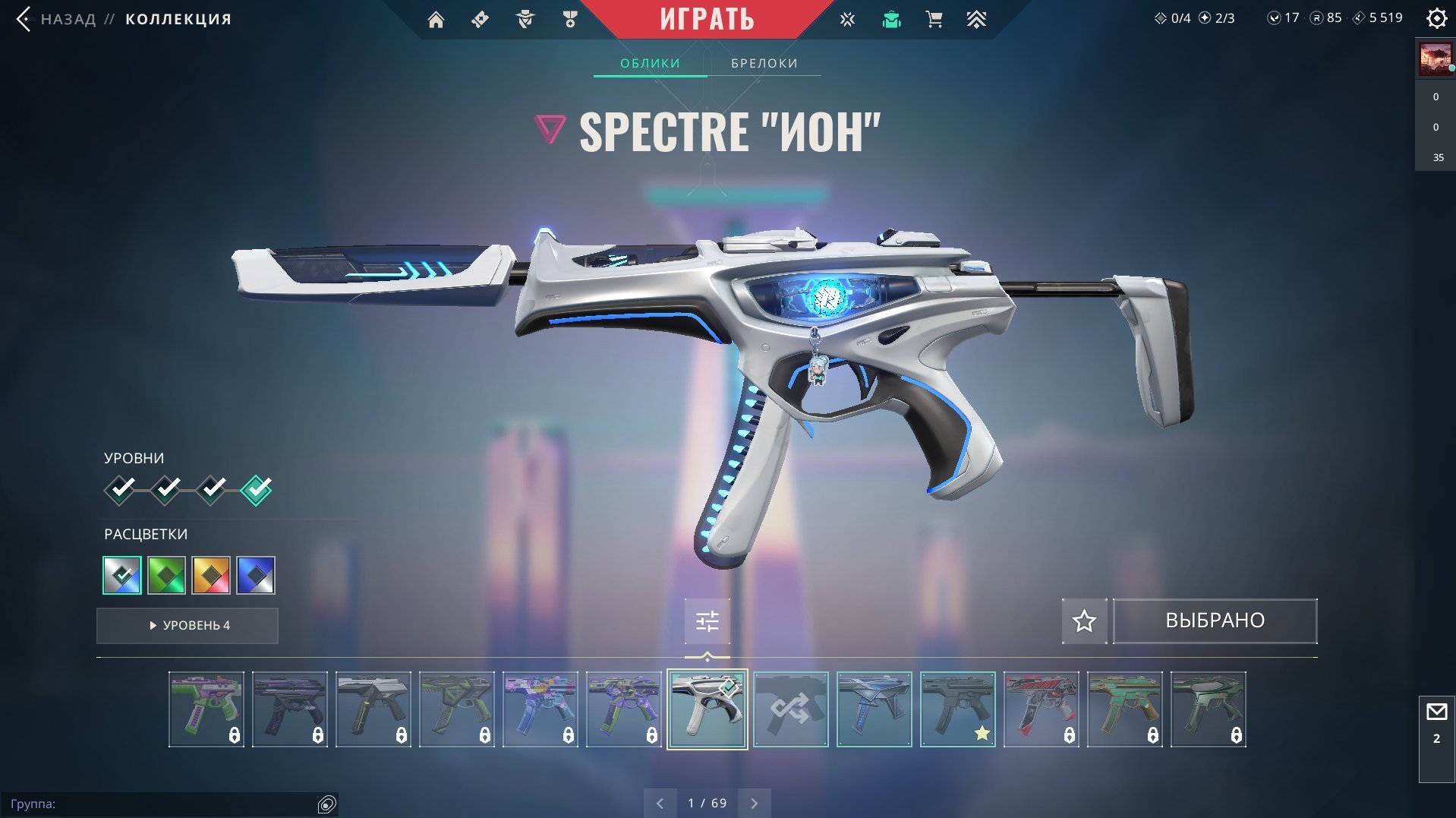Toggle the favorite star button
The height and width of the screenshot is (818, 1456).
[x=1084, y=621]
